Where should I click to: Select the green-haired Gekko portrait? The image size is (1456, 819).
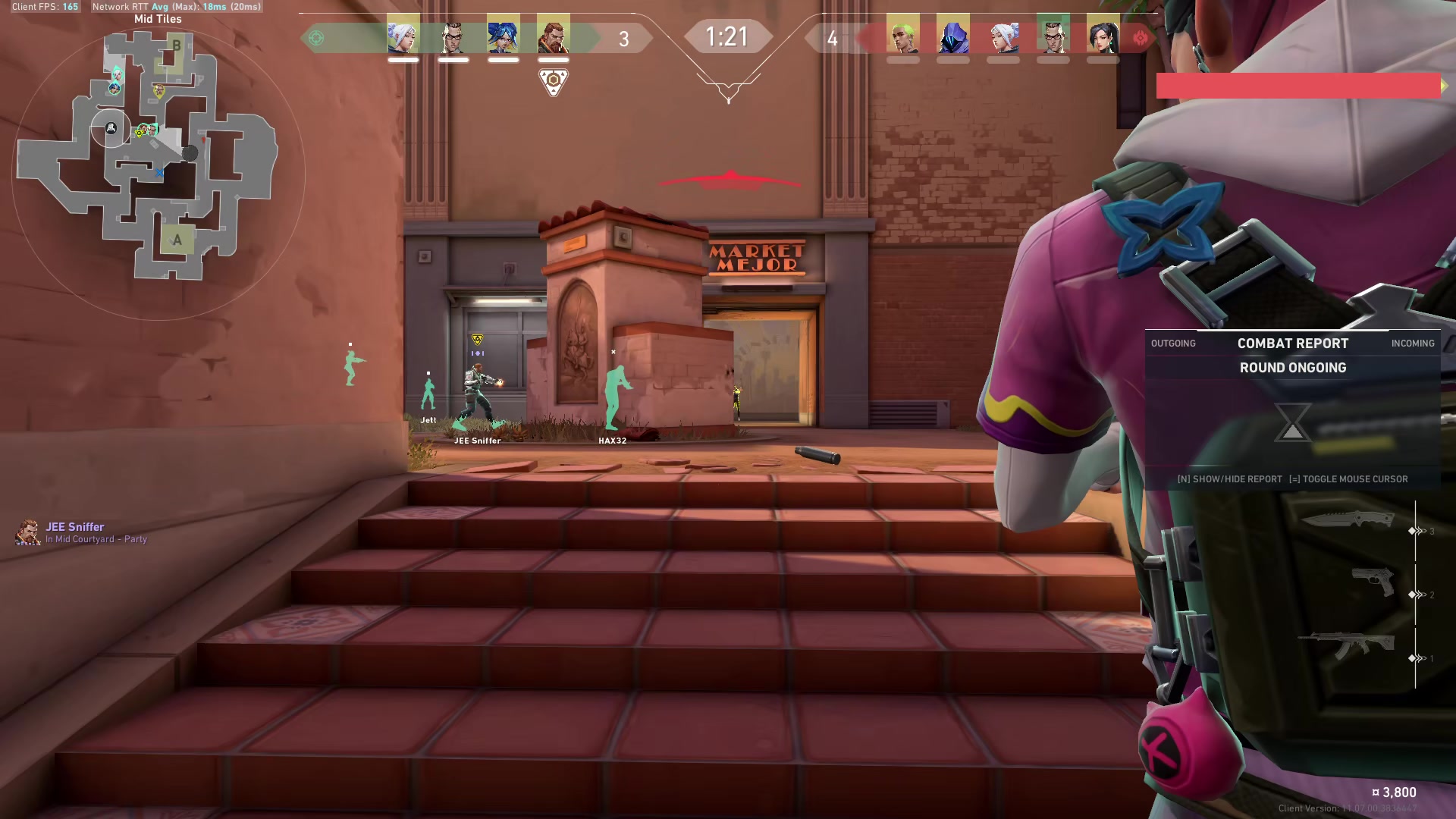tap(902, 36)
